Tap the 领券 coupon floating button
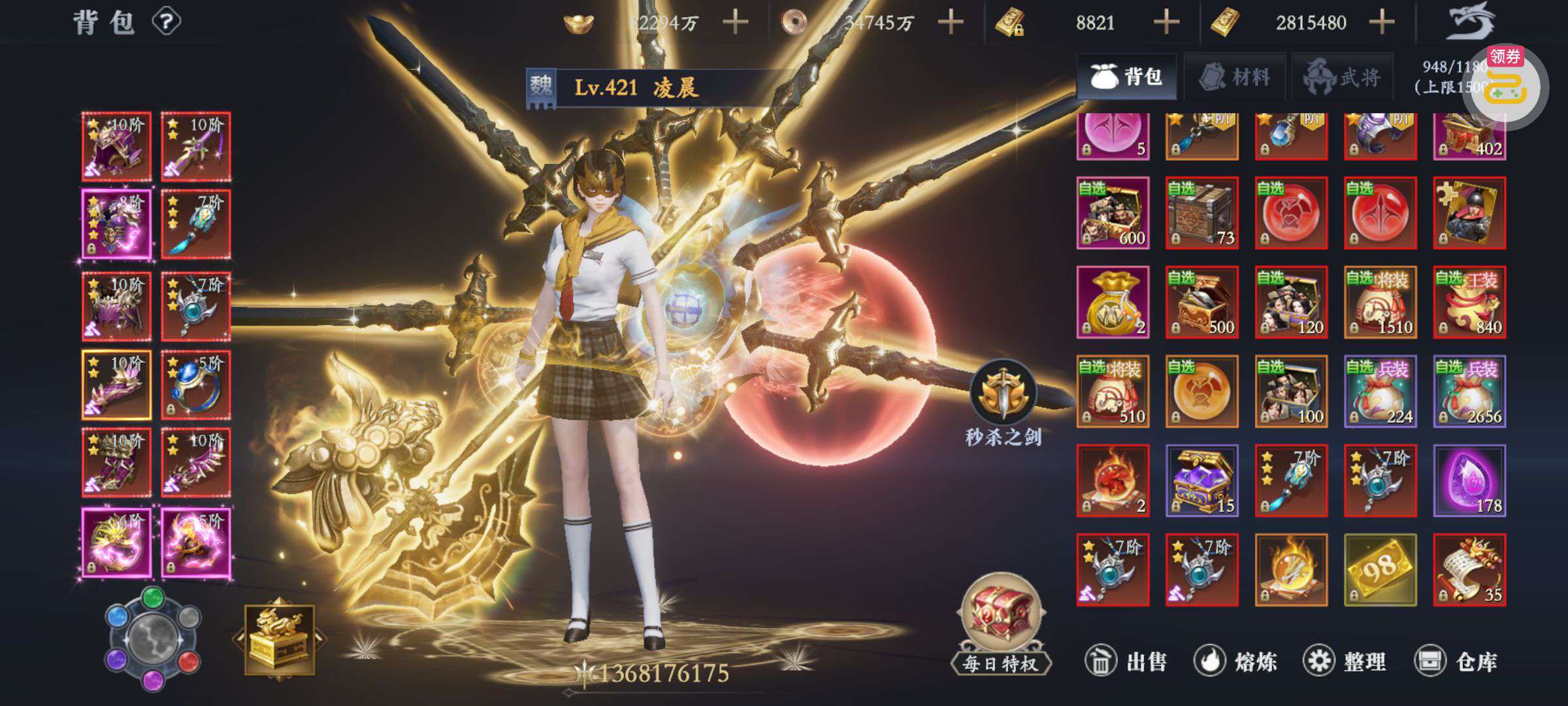The image size is (1568, 706). pos(1505,85)
